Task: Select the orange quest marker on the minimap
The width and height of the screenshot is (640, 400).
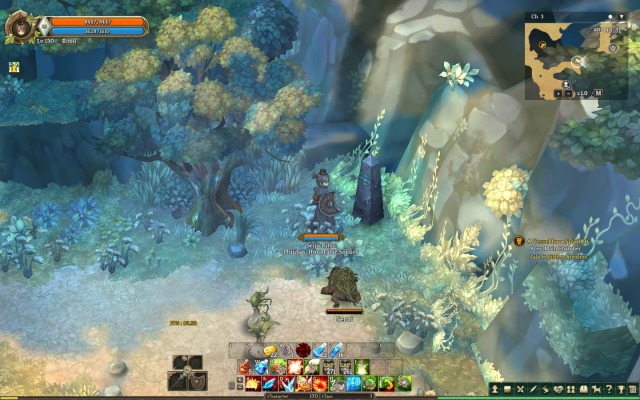Action: click(540, 44)
